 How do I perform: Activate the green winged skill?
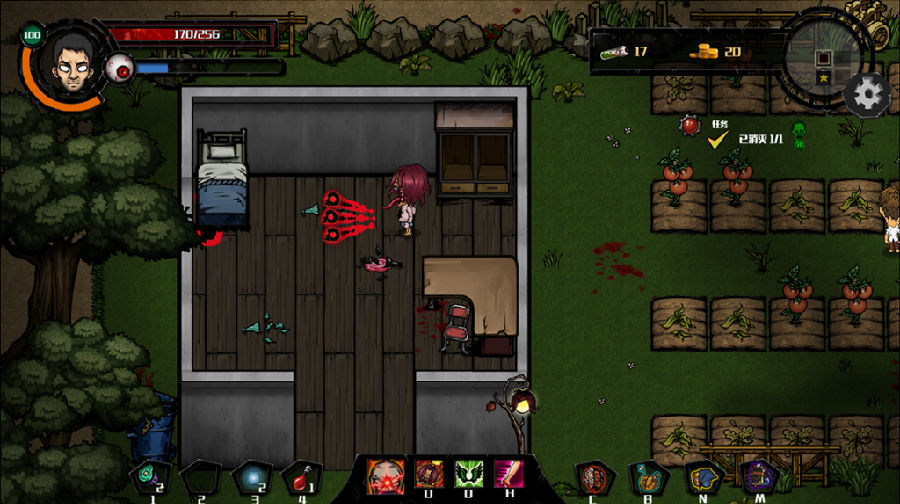[469, 474]
